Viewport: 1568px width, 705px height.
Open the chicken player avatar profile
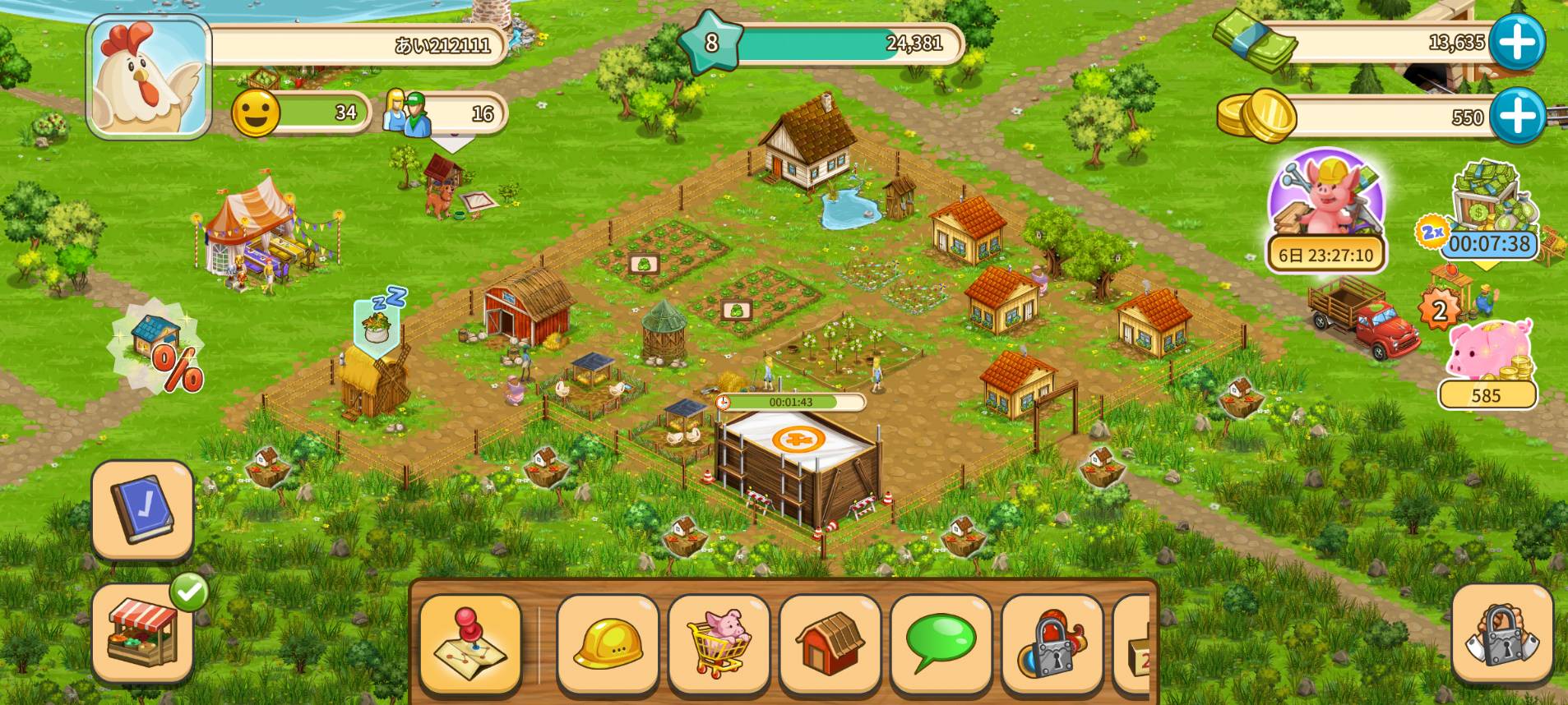[148, 76]
